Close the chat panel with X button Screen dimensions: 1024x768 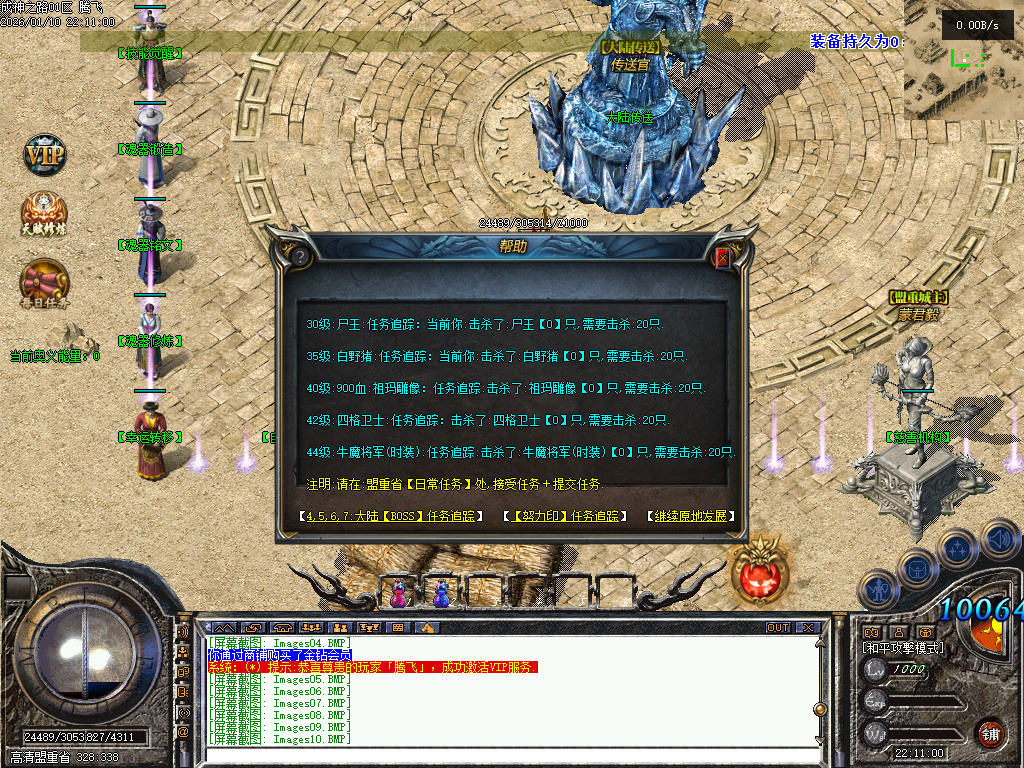807,628
